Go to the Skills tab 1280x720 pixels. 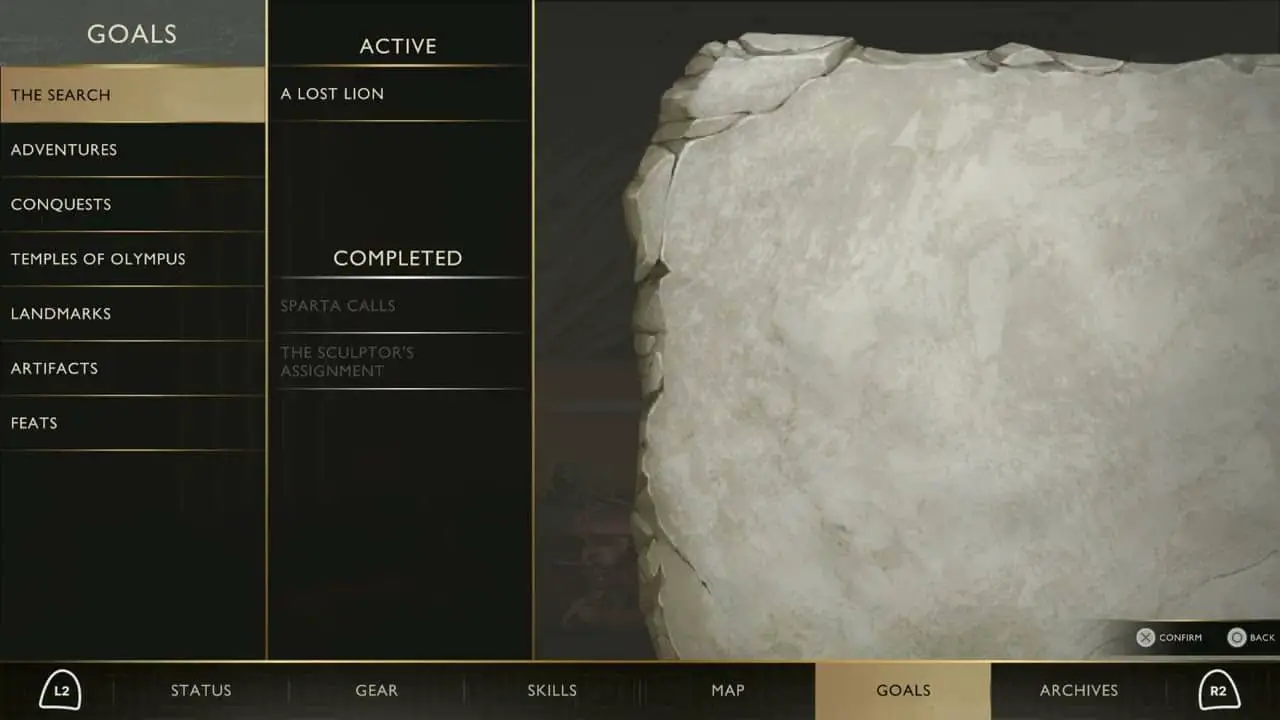pos(552,690)
